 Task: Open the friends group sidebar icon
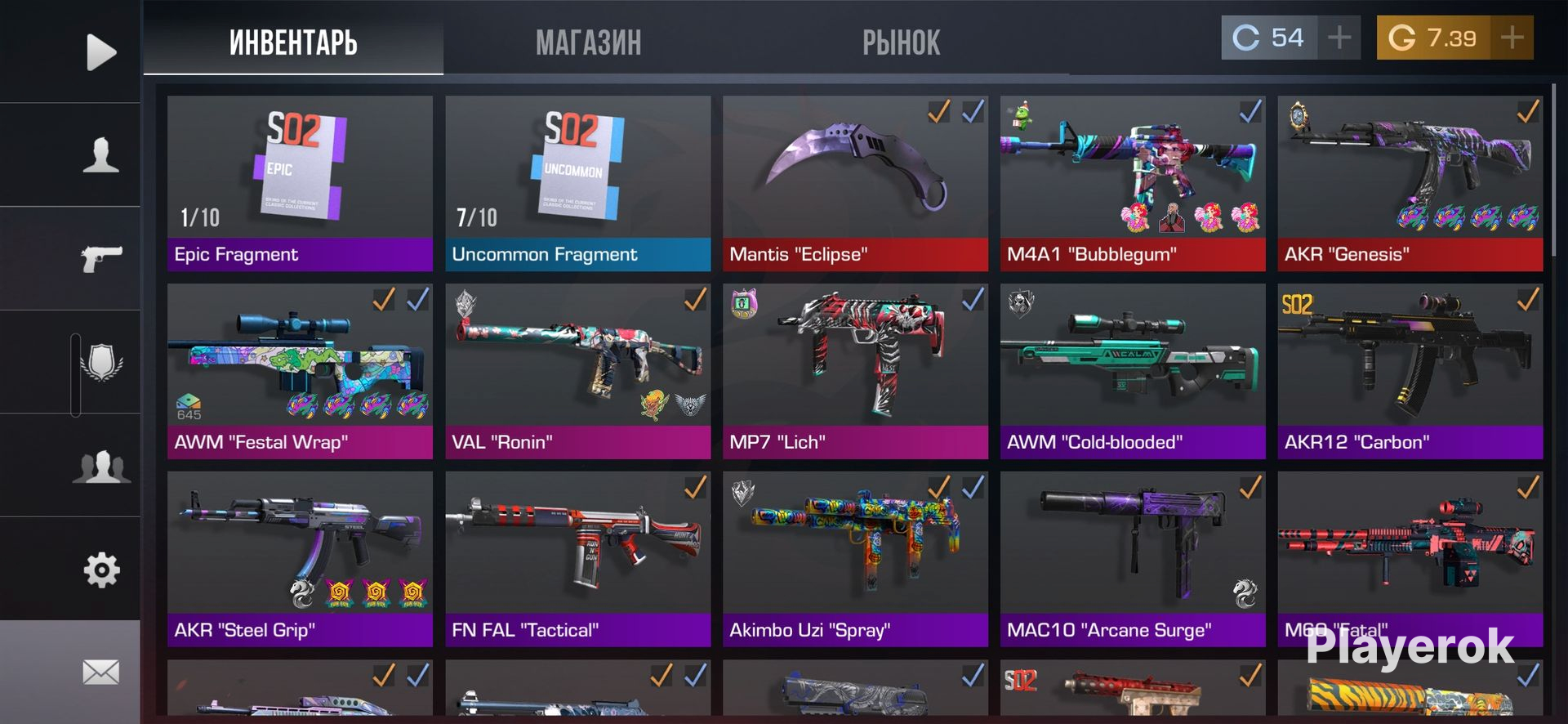(100, 467)
